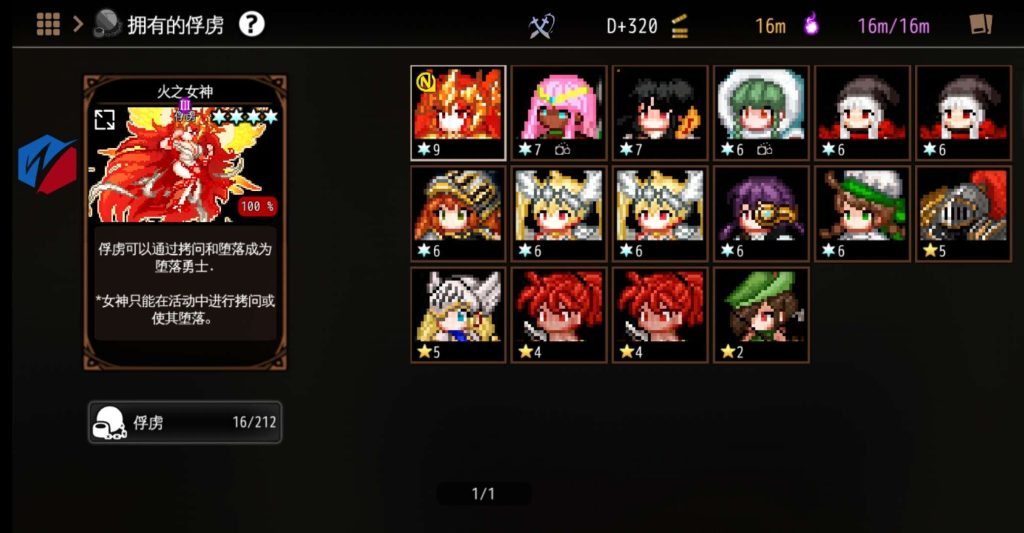Select the Fire Goddess 9-star portrait

pyautogui.click(x=458, y=113)
